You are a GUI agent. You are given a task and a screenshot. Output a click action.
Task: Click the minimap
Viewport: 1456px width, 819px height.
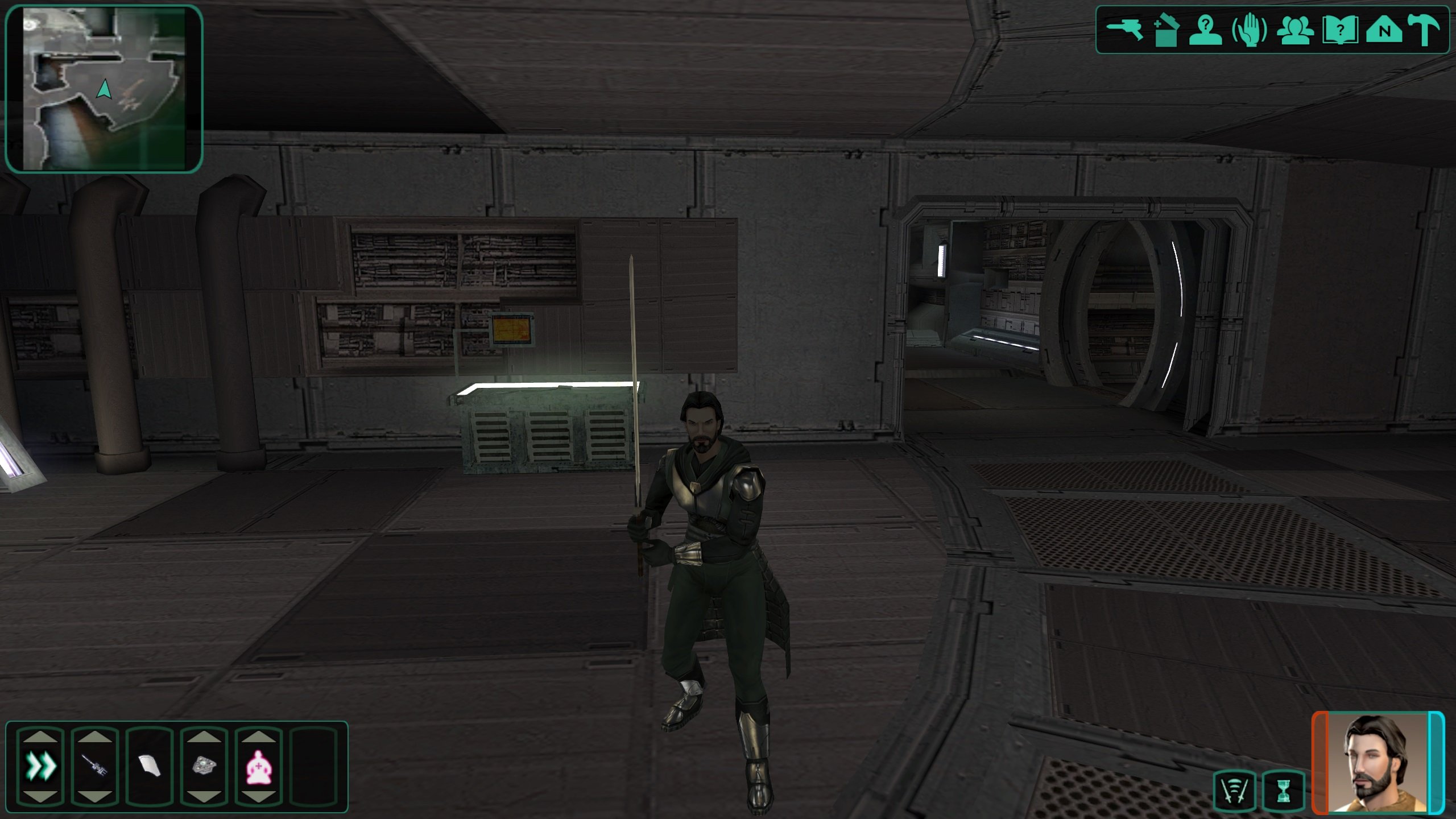pos(104,89)
